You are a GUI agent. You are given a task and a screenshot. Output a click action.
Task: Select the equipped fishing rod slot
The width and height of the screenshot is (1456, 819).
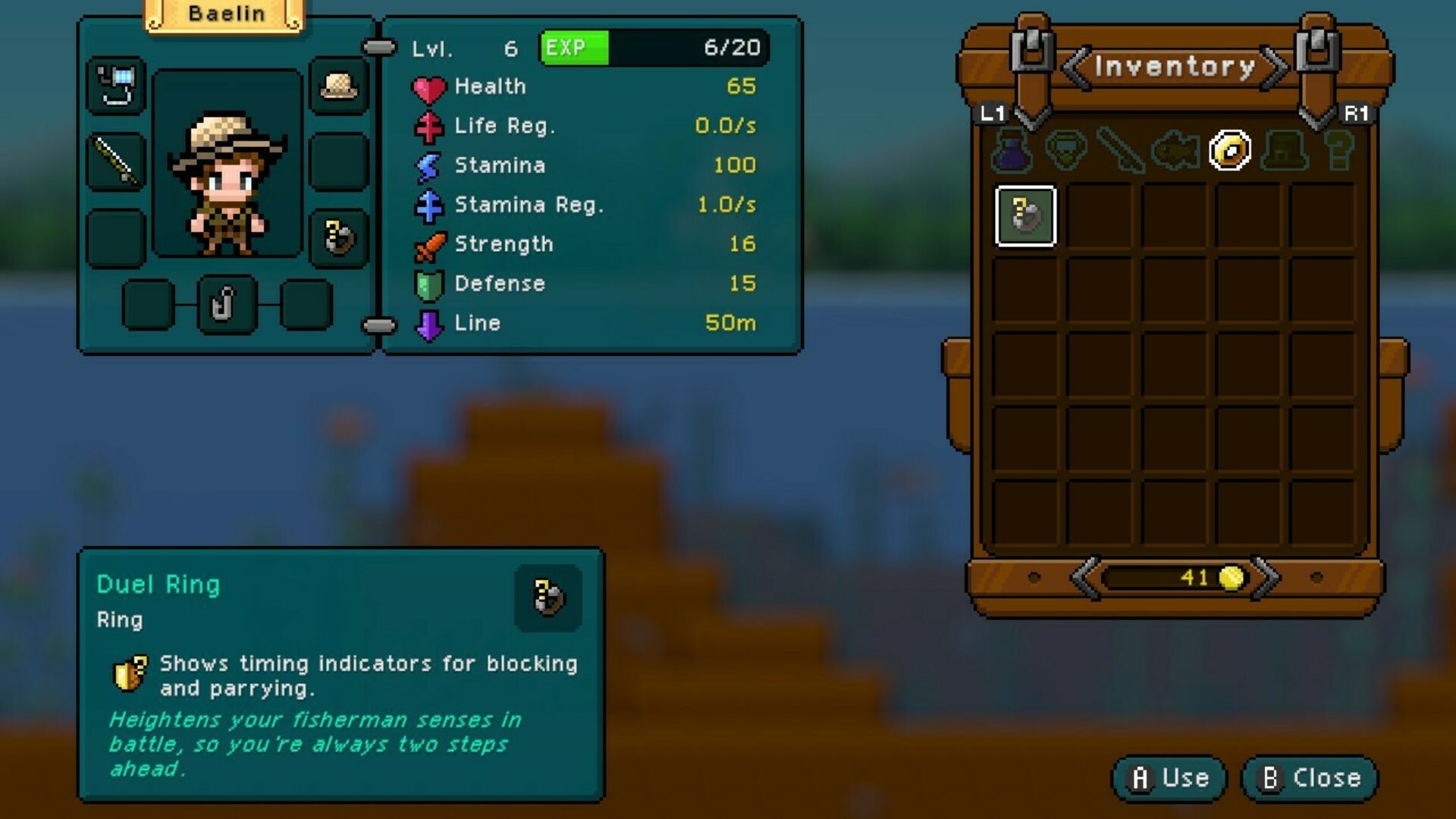116,162
